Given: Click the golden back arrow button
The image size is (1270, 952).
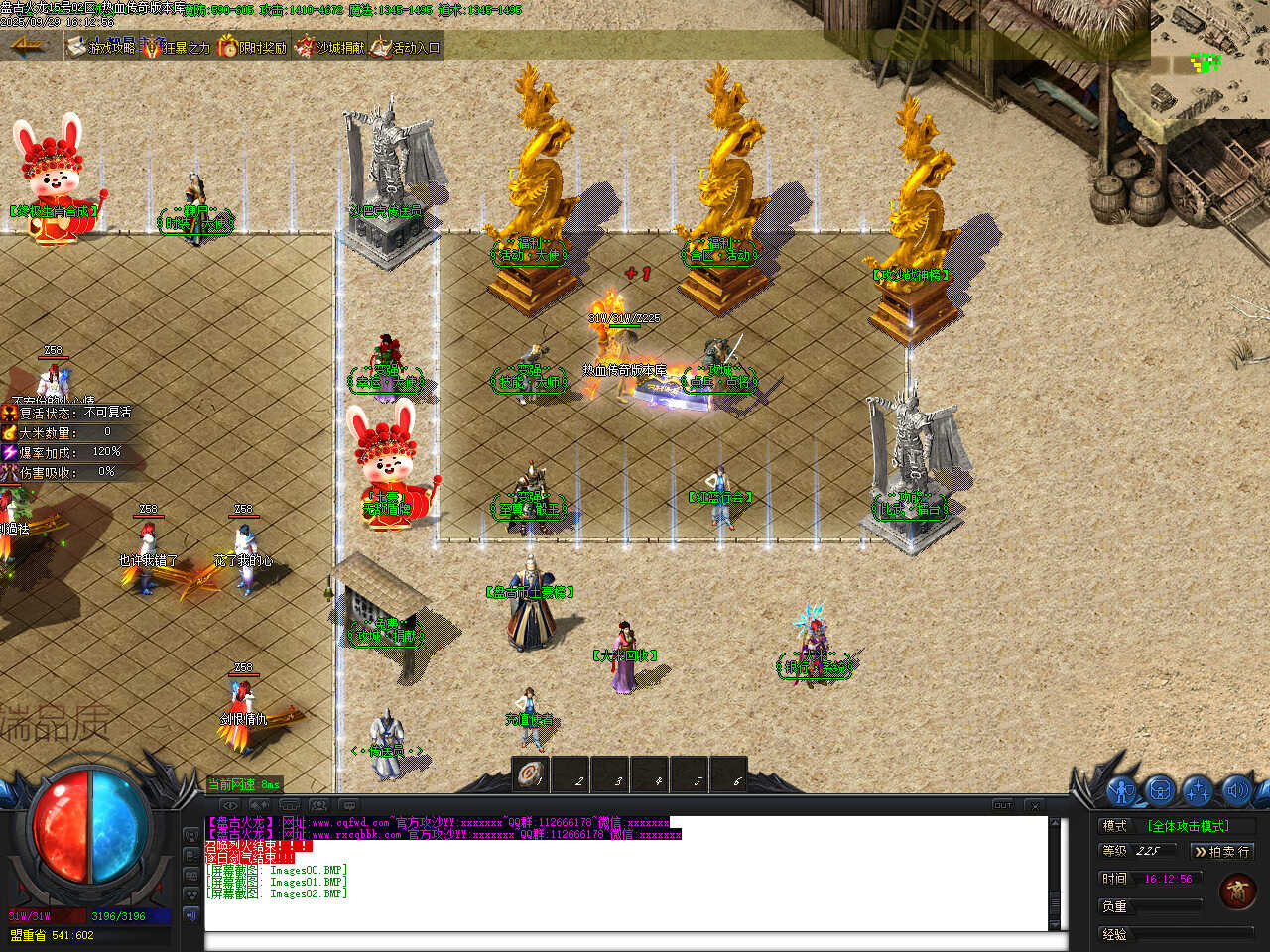Looking at the screenshot, I should [x=28, y=45].
